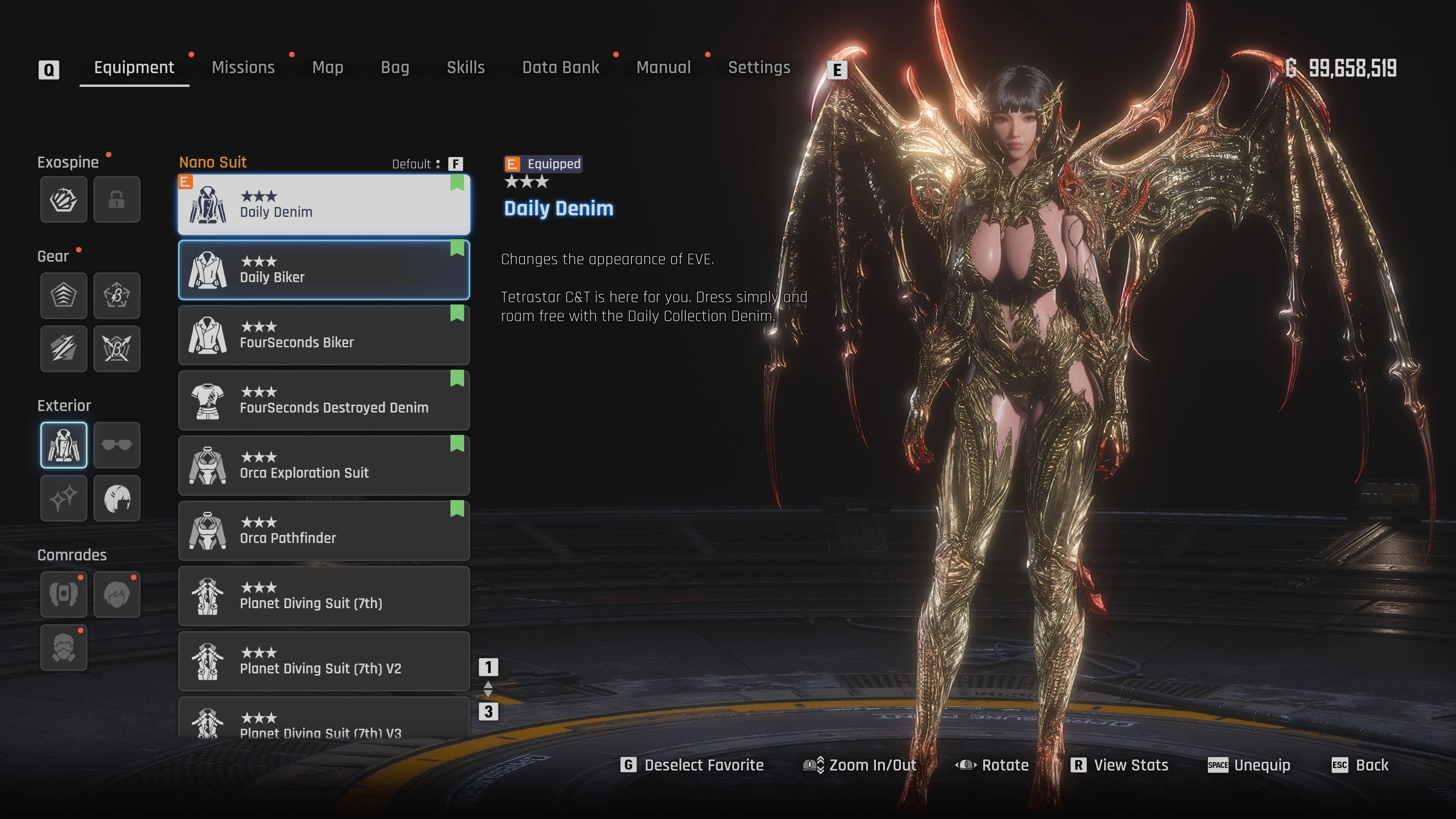Click the Unequip button
Image resolution: width=1456 pixels, height=819 pixels.
pos(1249,765)
